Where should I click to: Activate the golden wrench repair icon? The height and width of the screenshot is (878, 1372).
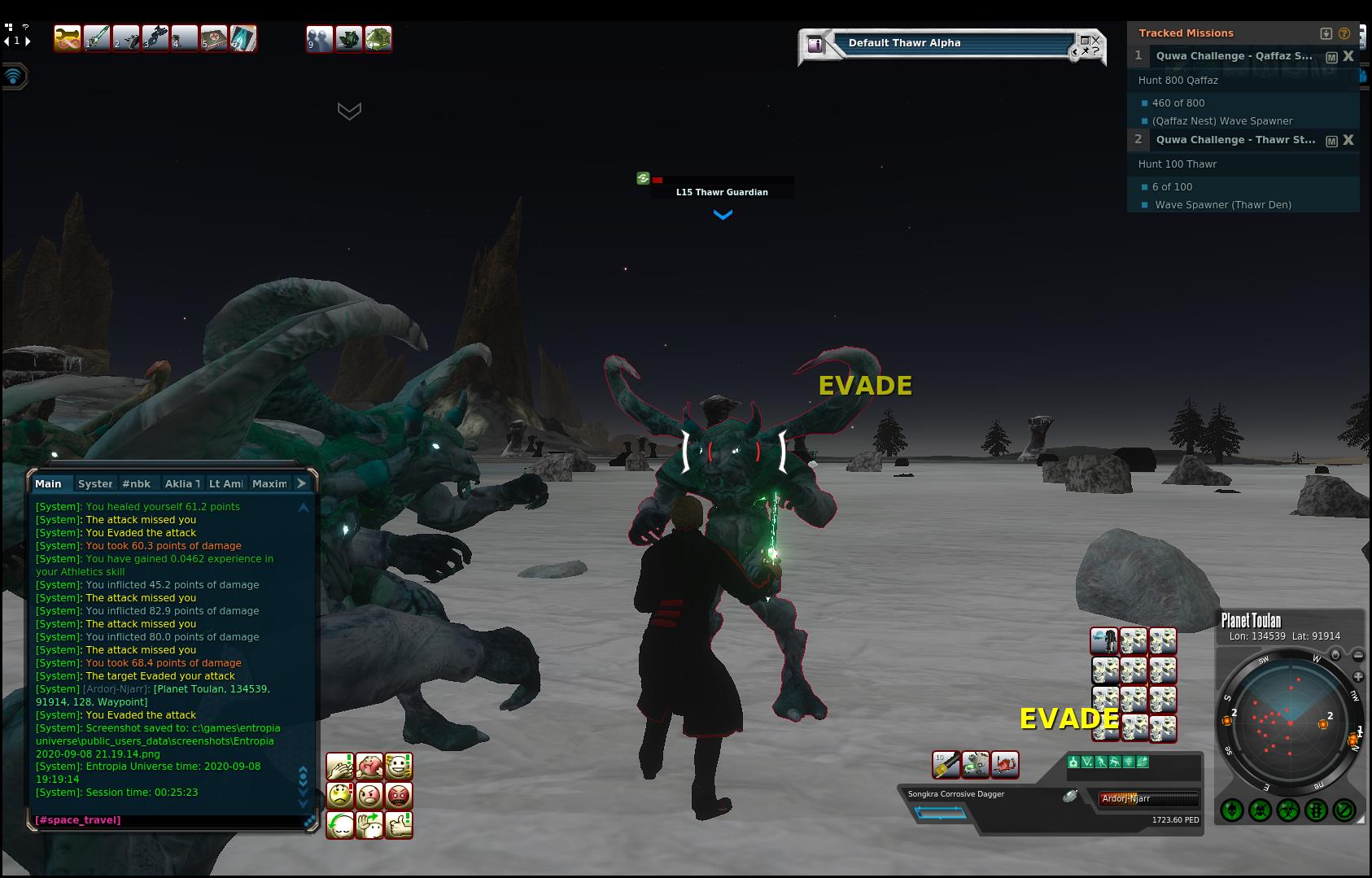click(68, 38)
